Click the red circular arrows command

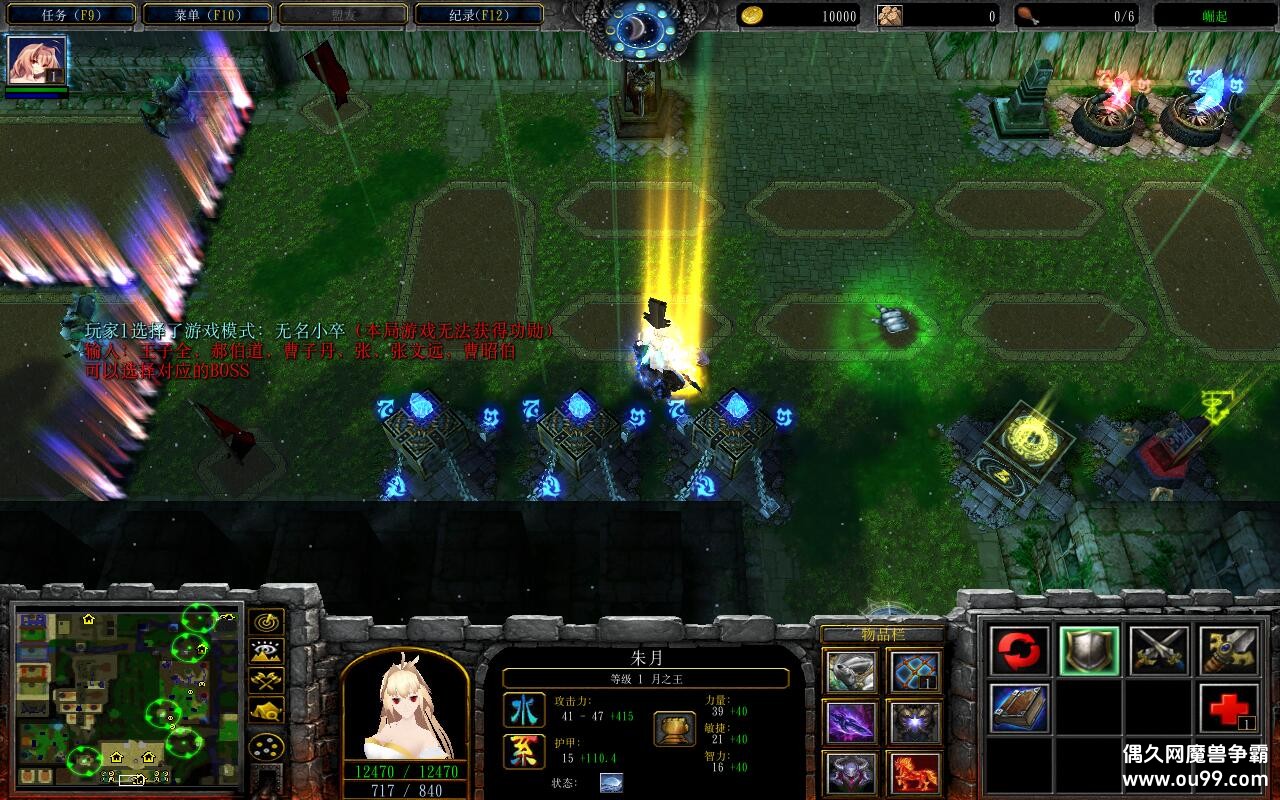(1020, 651)
